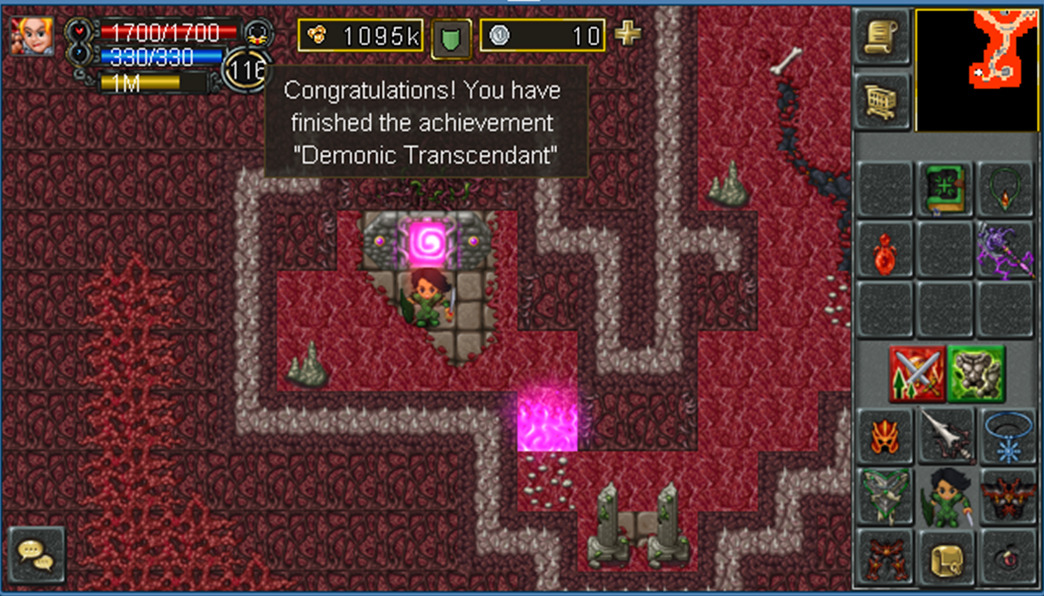
Task: Select the silver spear weapon slot
Action: [945, 436]
